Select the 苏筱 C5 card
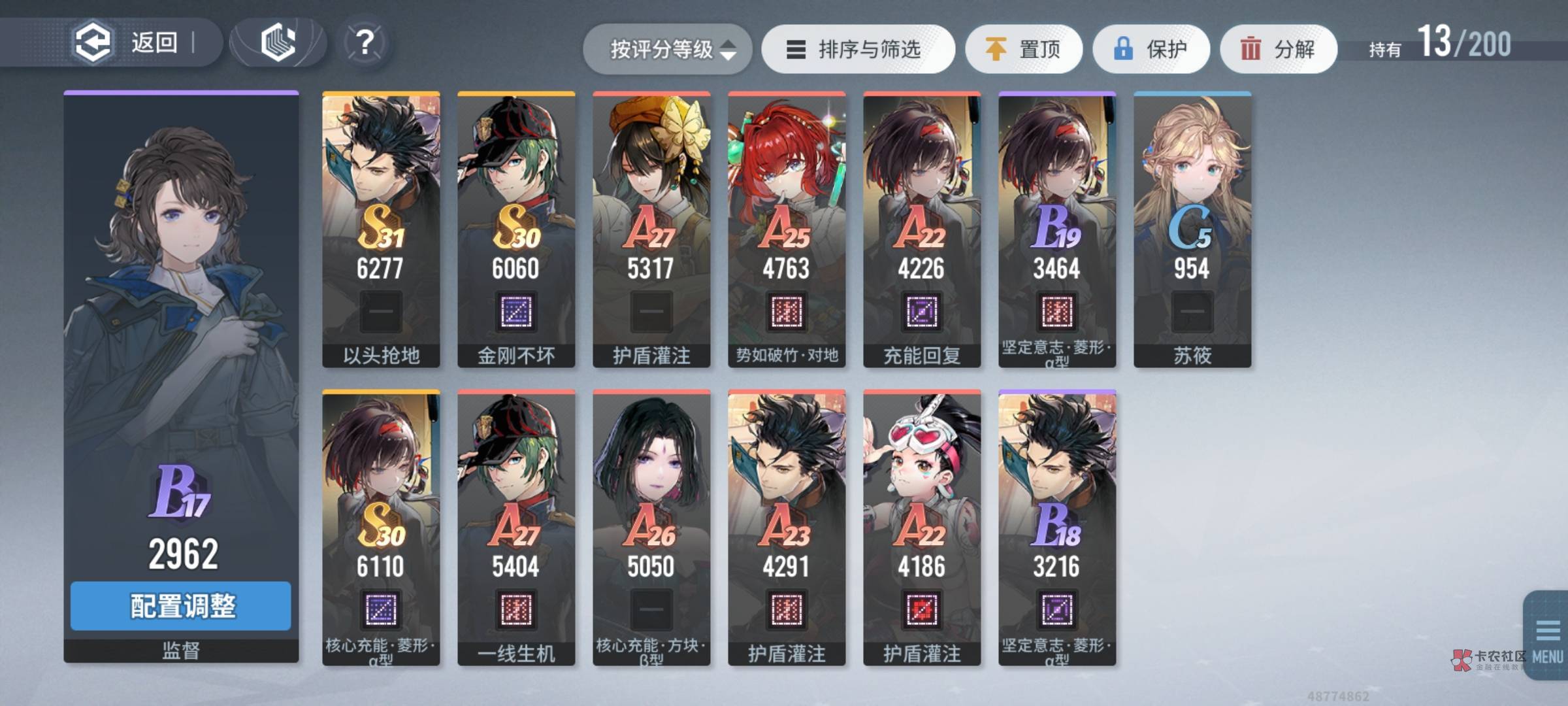Viewport: 1568px width, 706px height. (1192, 229)
